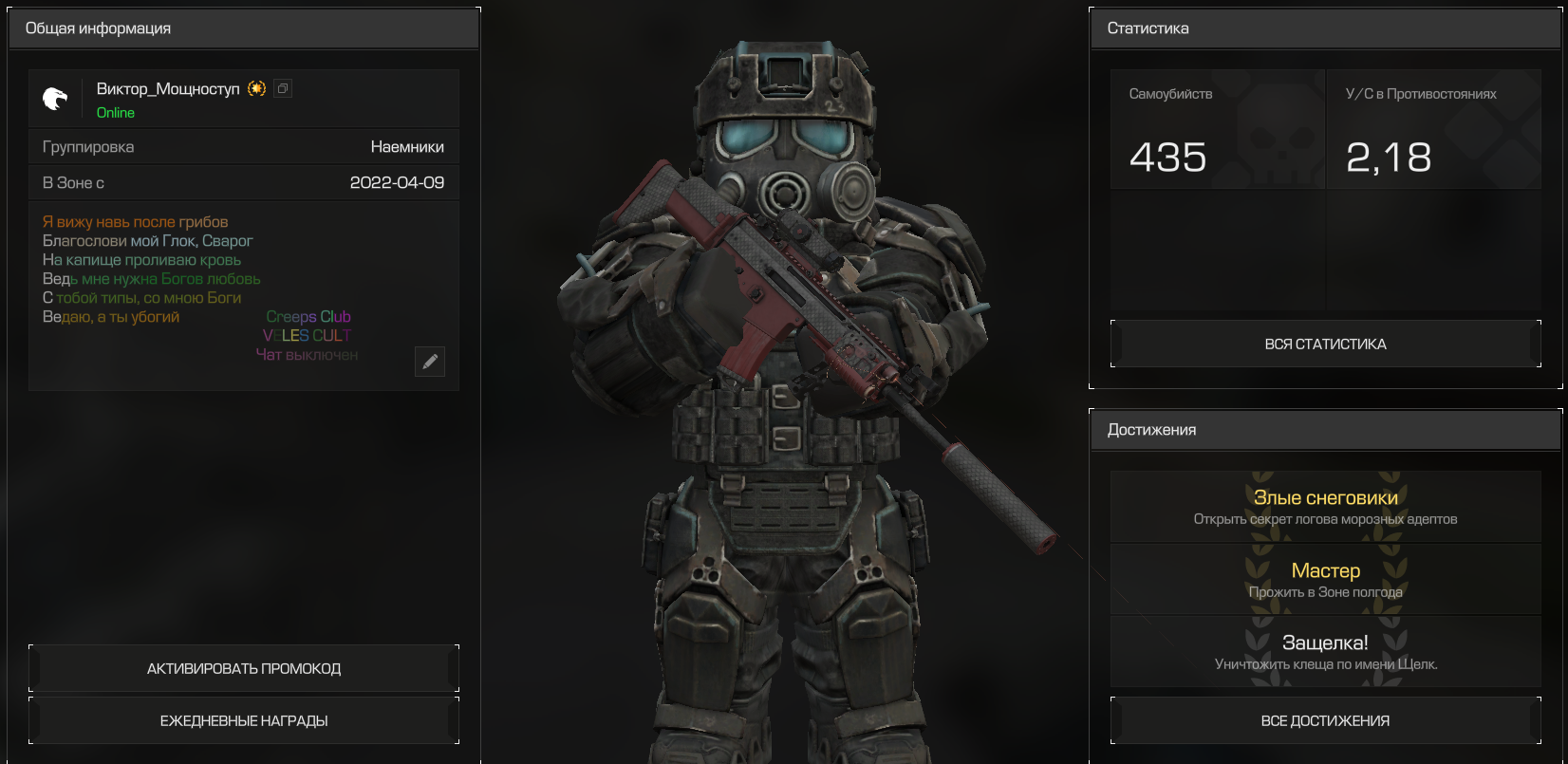Open all achievements (Все достижения)
The height and width of the screenshot is (764, 1568).
tap(1325, 720)
